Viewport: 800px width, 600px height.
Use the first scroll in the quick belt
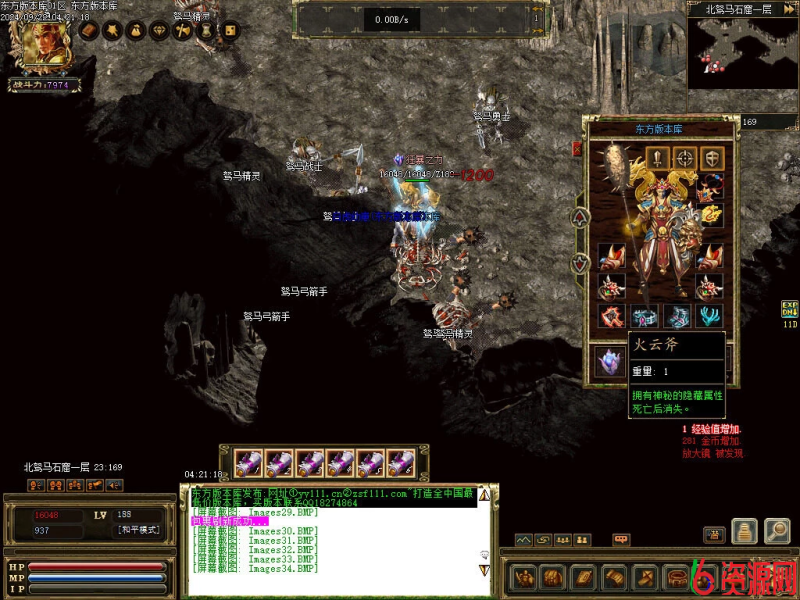249,462
